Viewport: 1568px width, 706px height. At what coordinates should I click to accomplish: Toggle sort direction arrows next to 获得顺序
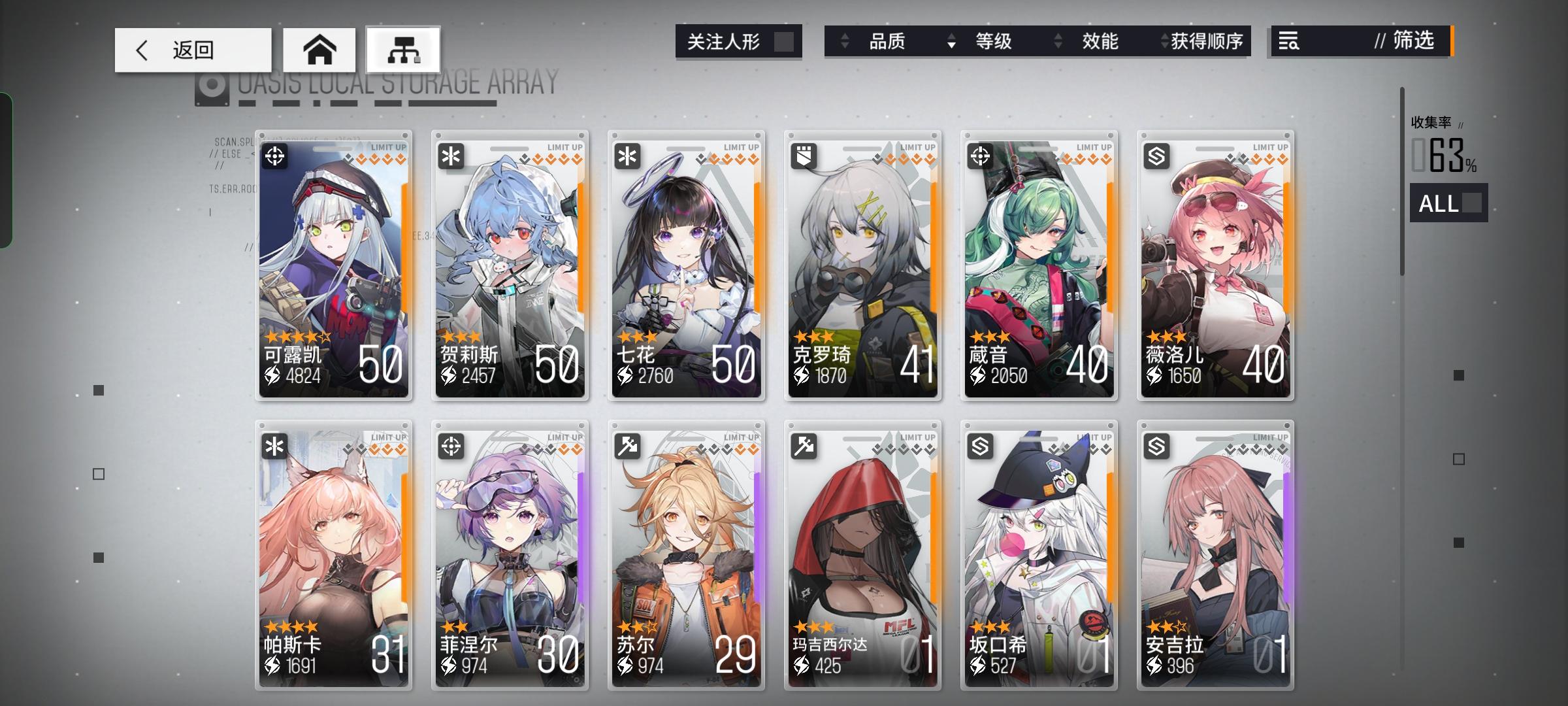click(x=1164, y=42)
